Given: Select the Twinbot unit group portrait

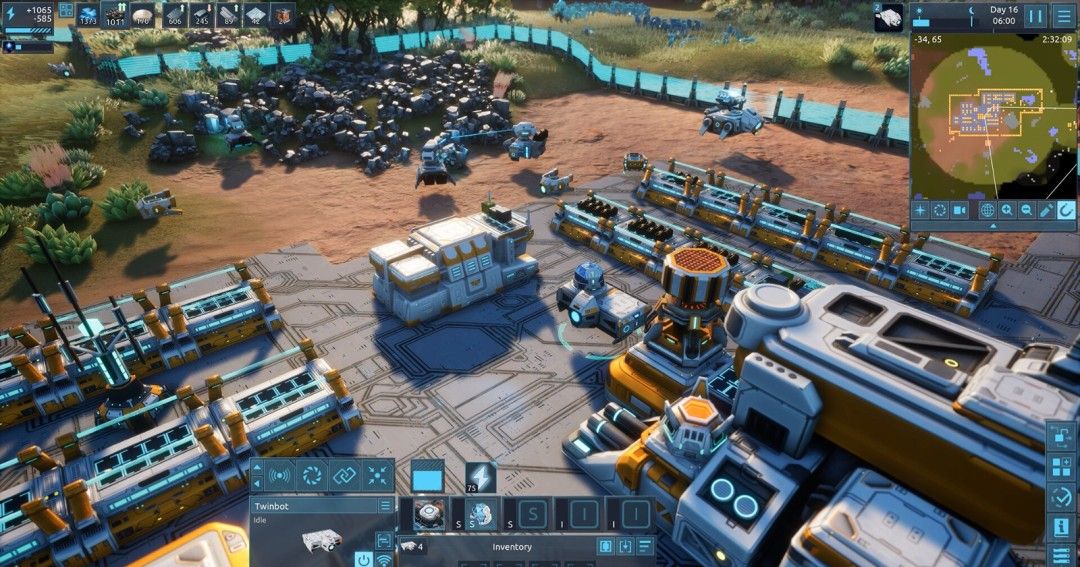Looking at the screenshot, I should (889, 15).
